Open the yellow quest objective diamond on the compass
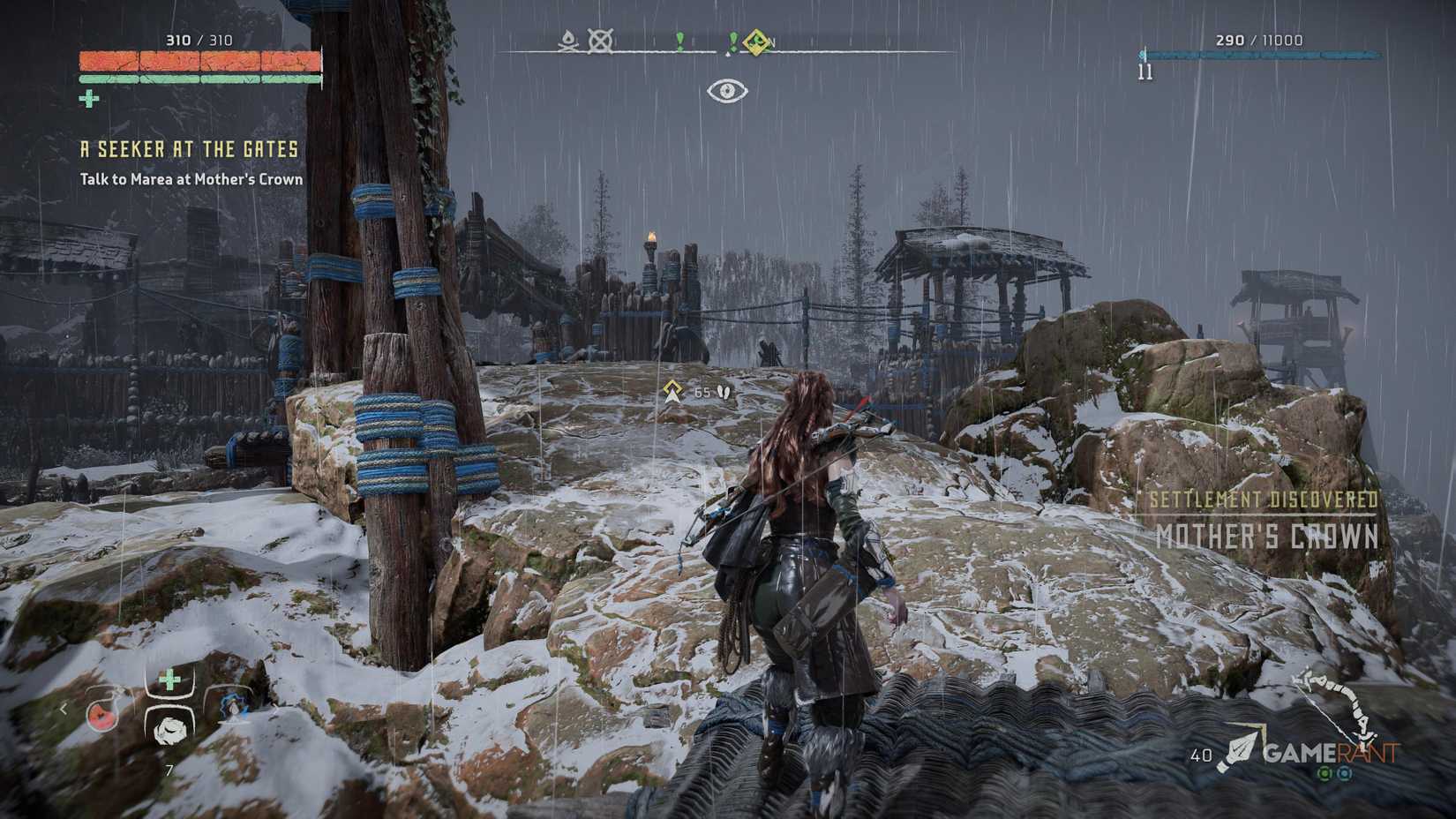Viewport: 1456px width, 819px height. [x=754, y=40]
